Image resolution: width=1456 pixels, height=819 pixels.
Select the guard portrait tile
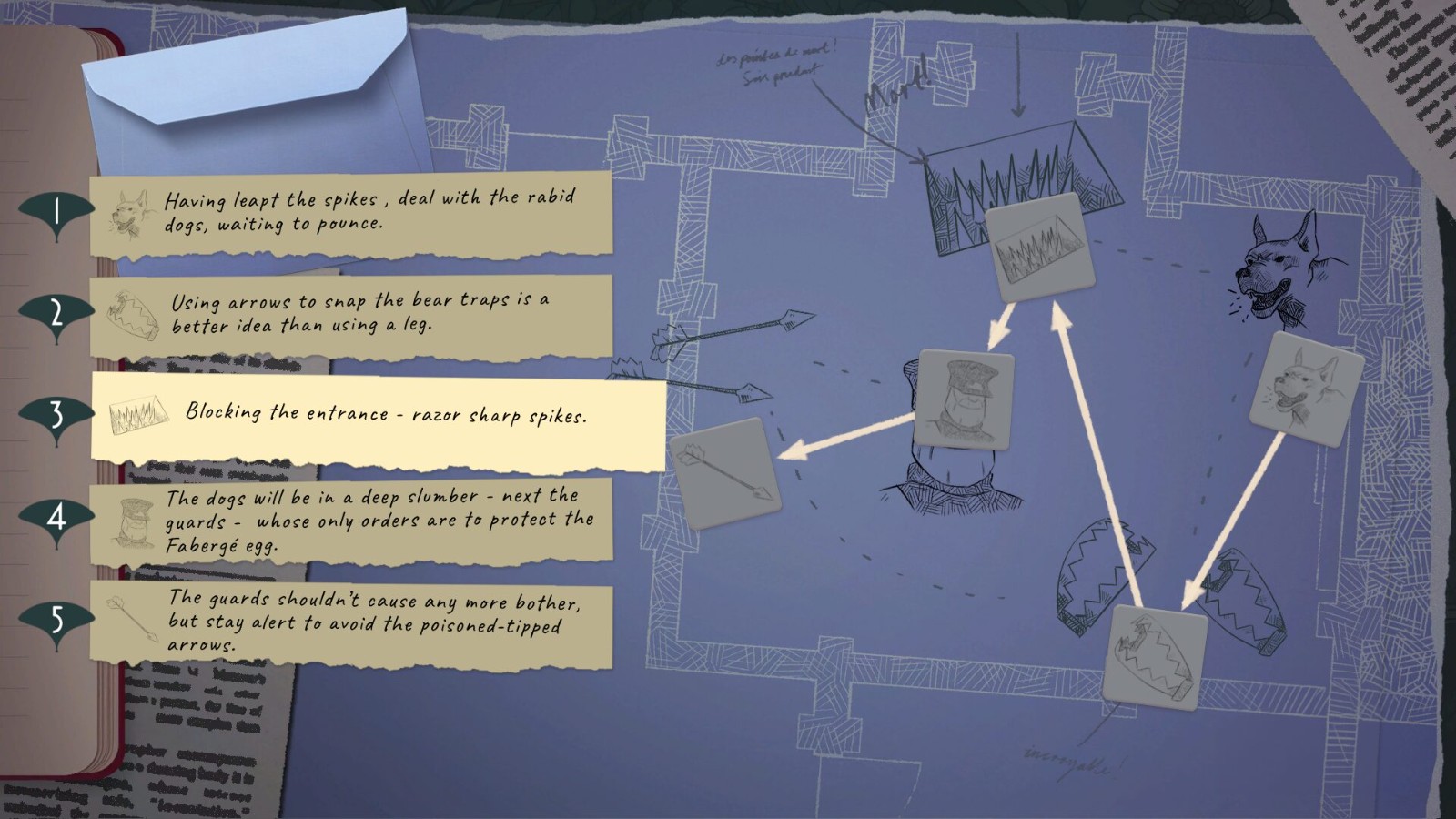coord(965,399)
